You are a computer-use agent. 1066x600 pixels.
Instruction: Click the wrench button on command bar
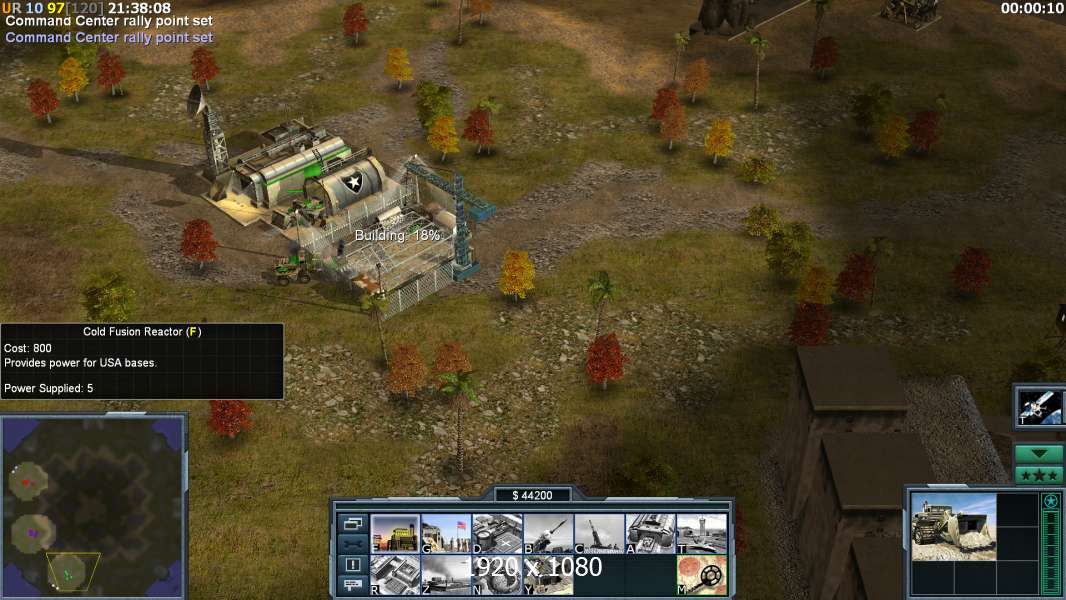(x=353, y=544)
